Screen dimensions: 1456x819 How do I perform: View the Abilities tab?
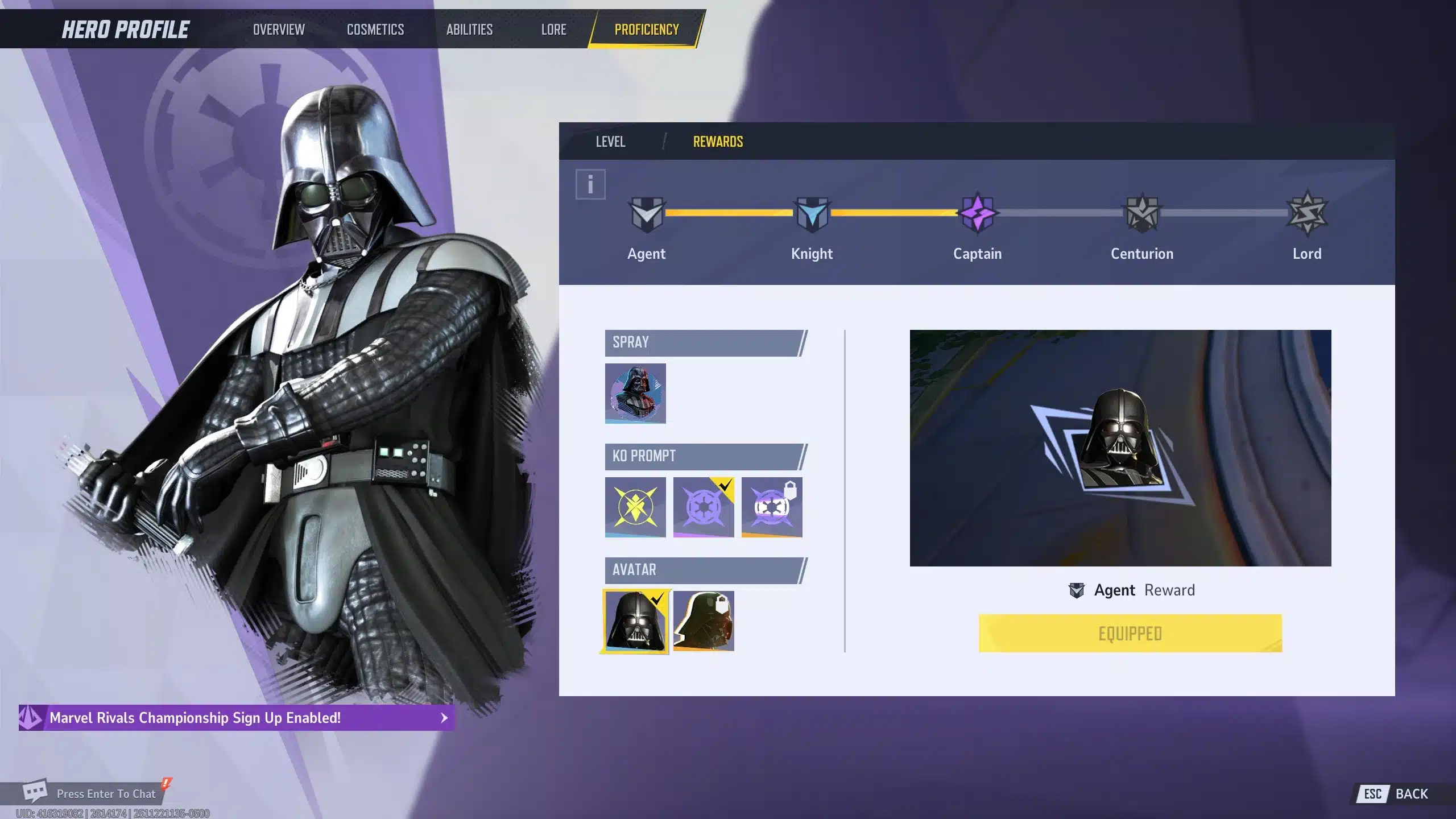pyautogui.click(x=469, y=30)
